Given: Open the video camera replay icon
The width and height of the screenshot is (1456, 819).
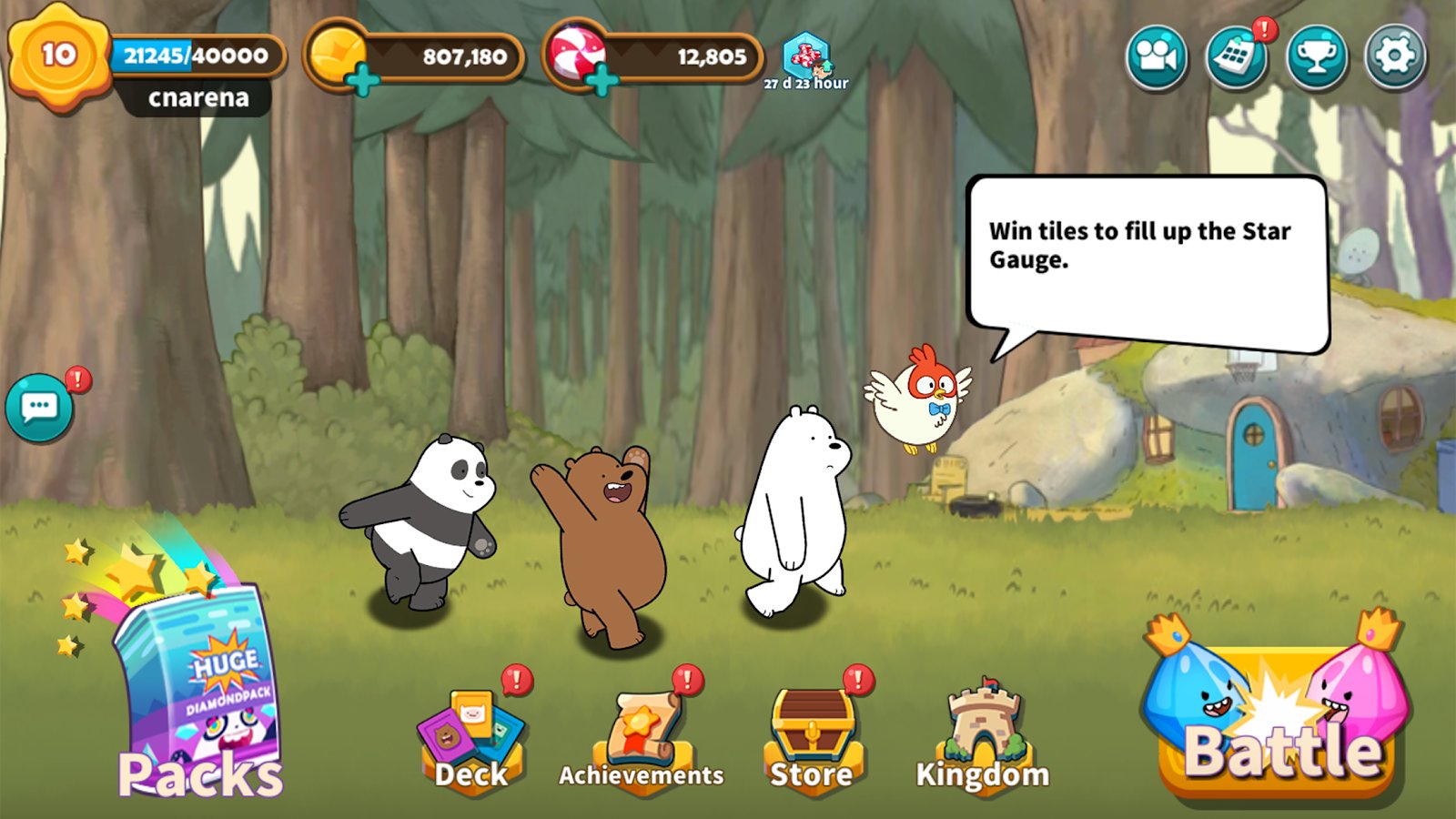Looking at the screenshot, I should (1156, 56).
